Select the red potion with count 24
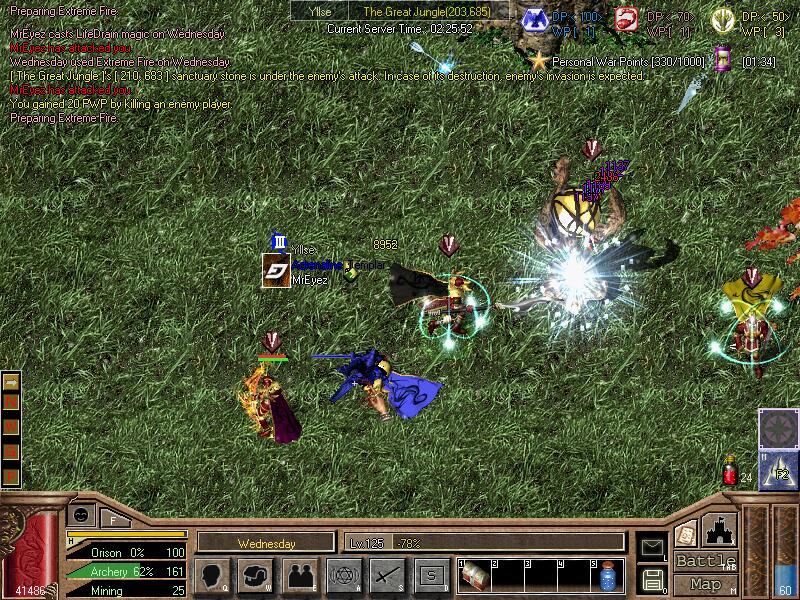The image size is (800, 600). click(730, 472)
